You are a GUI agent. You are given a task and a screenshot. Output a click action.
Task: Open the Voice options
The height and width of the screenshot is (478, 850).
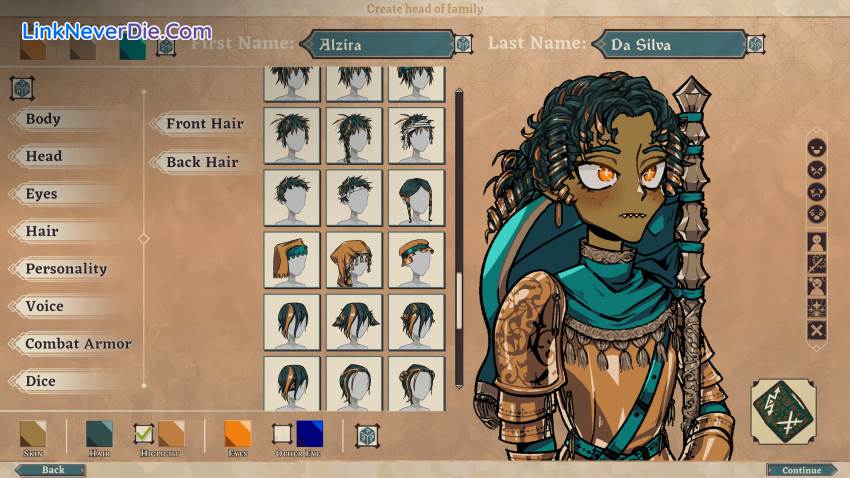(44, 306)
